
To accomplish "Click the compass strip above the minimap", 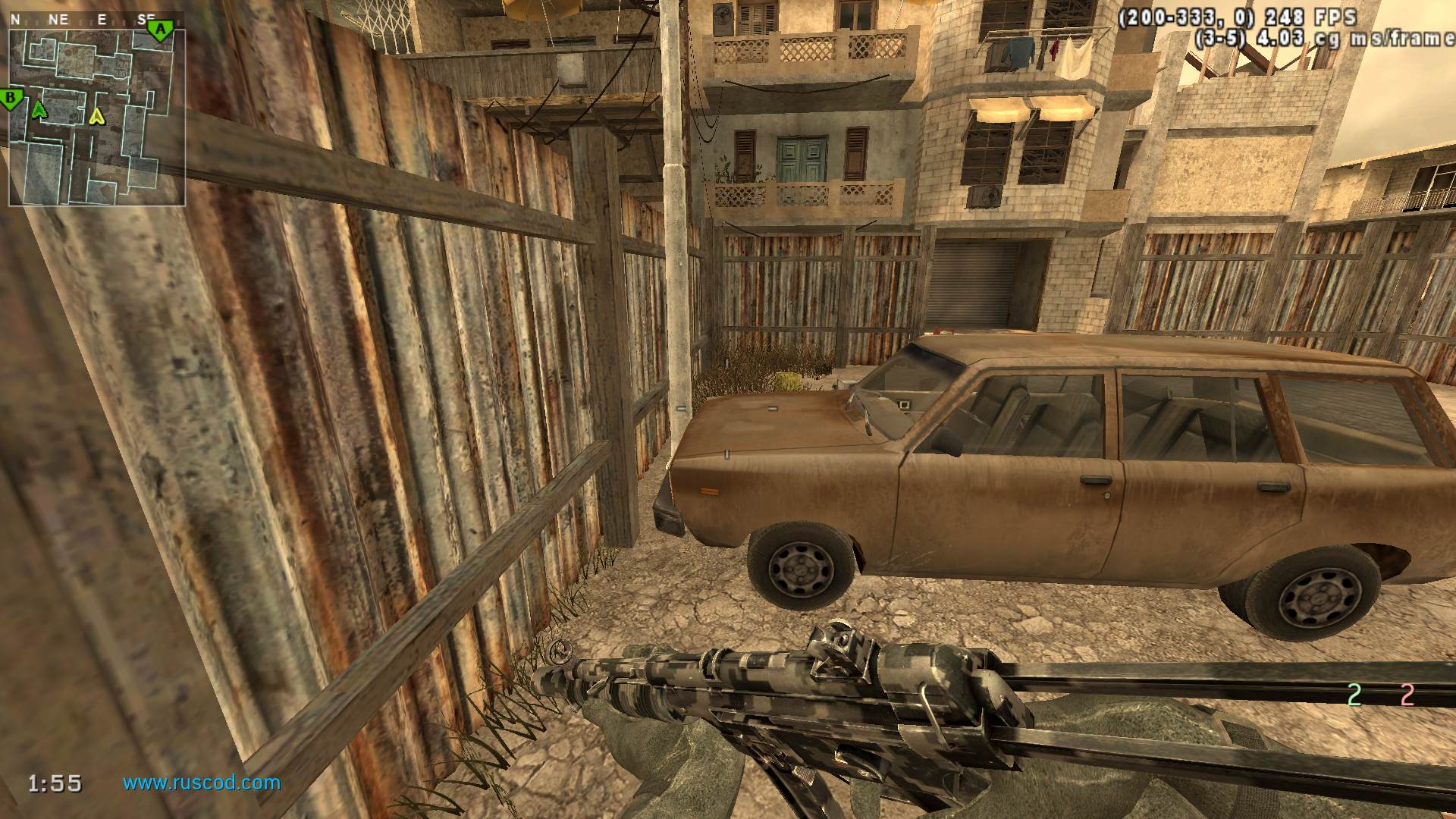I will point(83,20).
